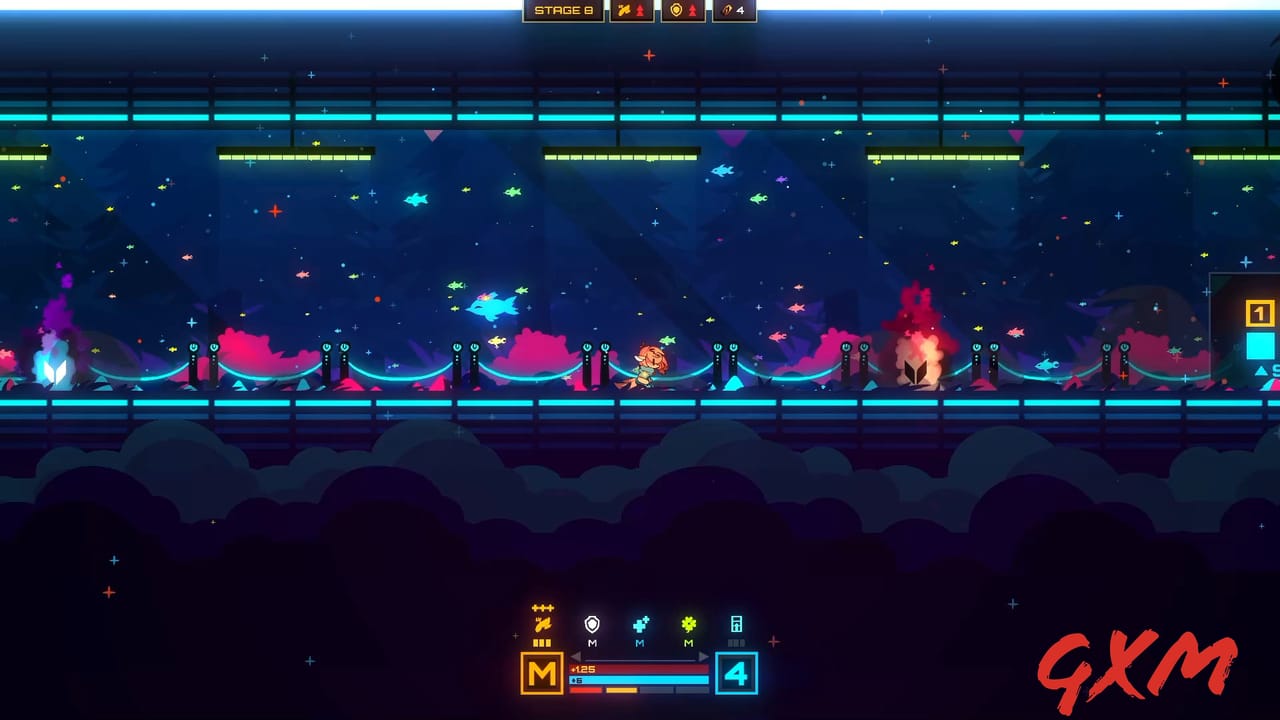Click the golden shield emblem in the top bar
The width and height of the screenshot is (1280, 720).
tap(676, 10)
